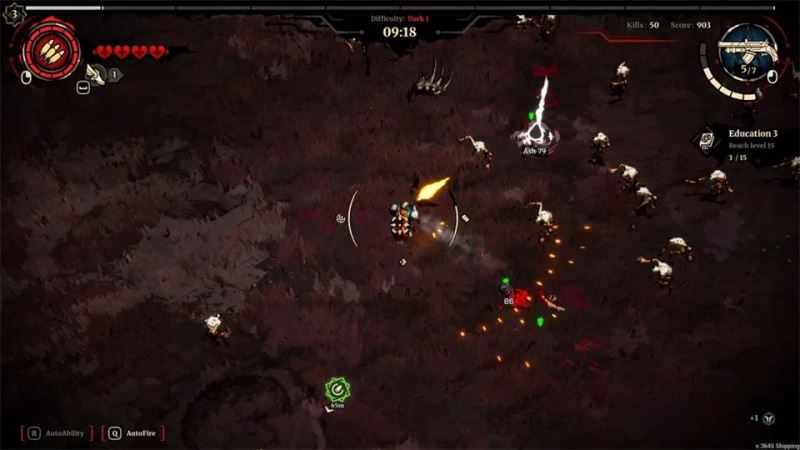Toggle the AutoFire option
The width and height of the screenshot is (800, 450).
tap(132, 433)
